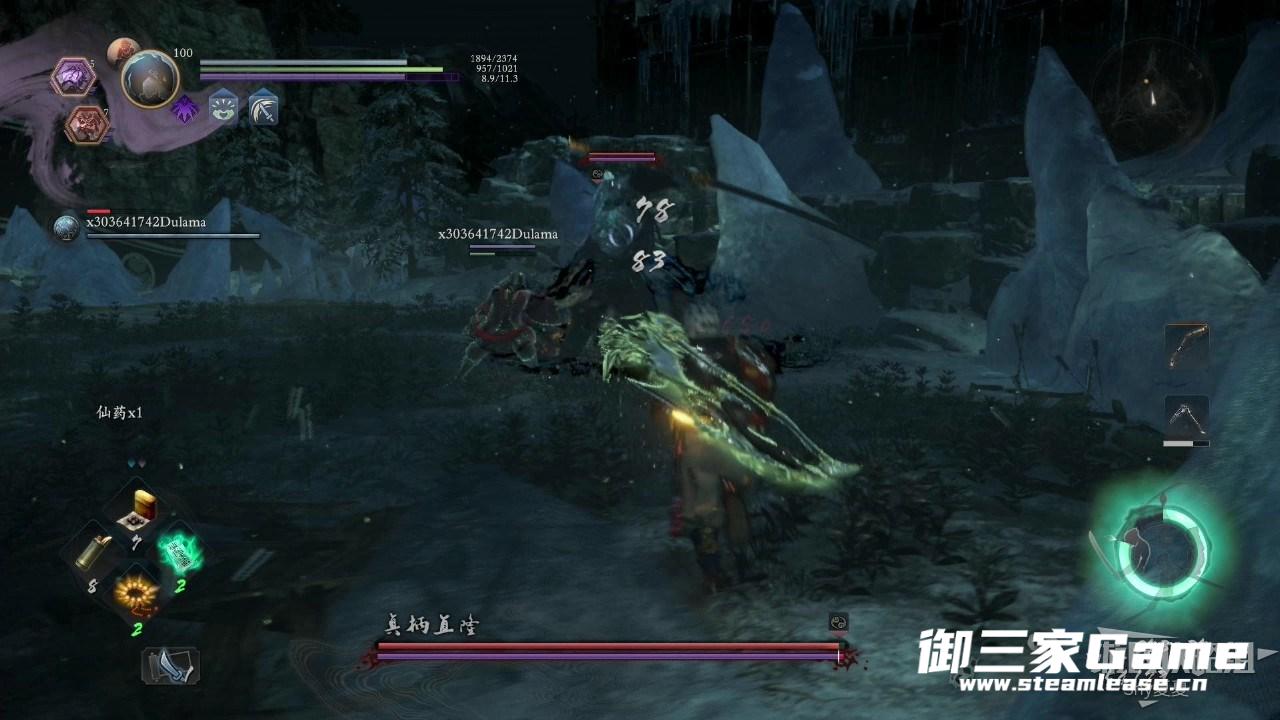This screenshot has height=720, width=1280.
Task: Use the golden prayer beads item
Action: (136, 594)
